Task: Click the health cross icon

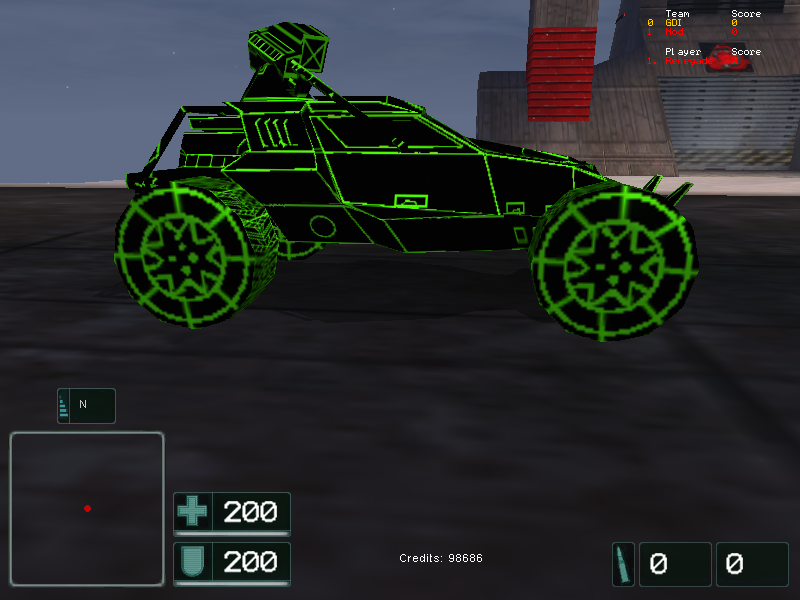Action: pyautogui.click(x=192, y=513)
